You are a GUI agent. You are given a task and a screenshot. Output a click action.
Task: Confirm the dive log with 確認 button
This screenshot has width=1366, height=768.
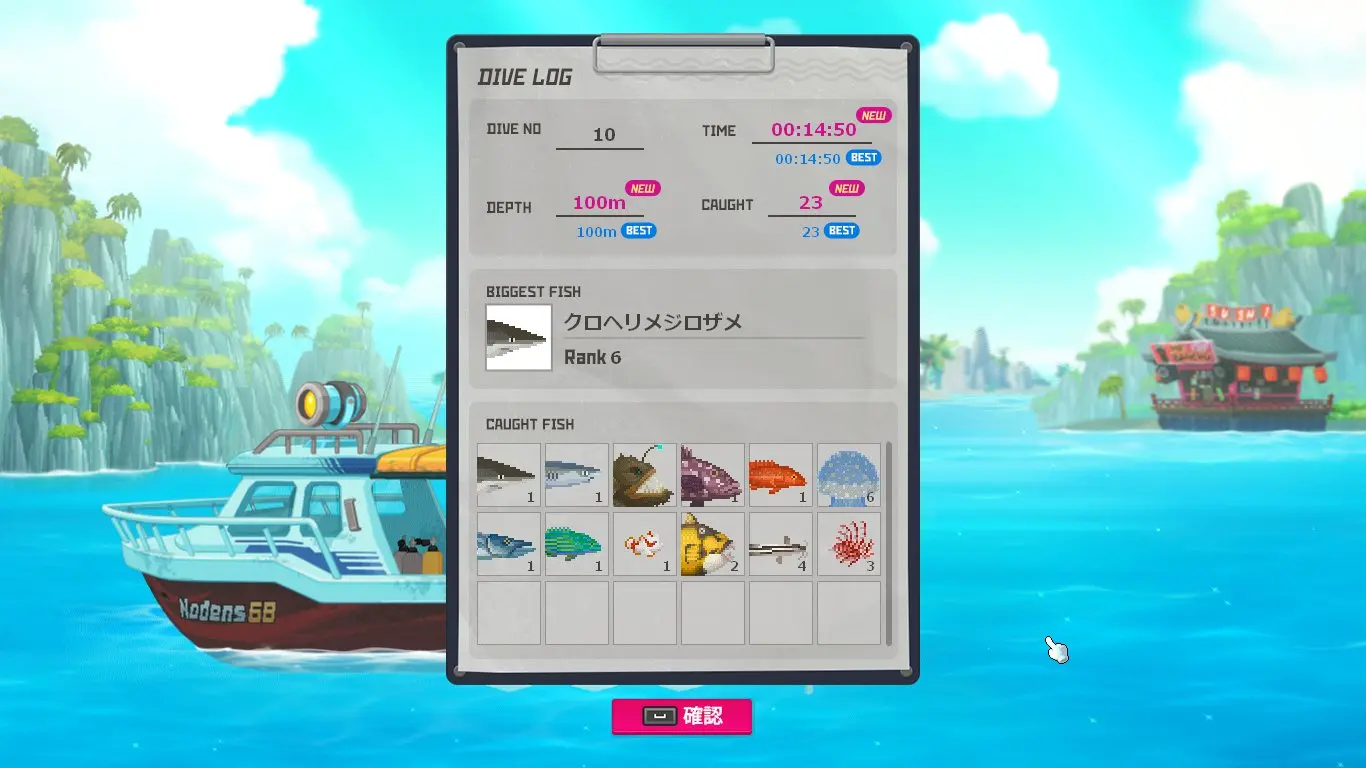pos(682,716)
